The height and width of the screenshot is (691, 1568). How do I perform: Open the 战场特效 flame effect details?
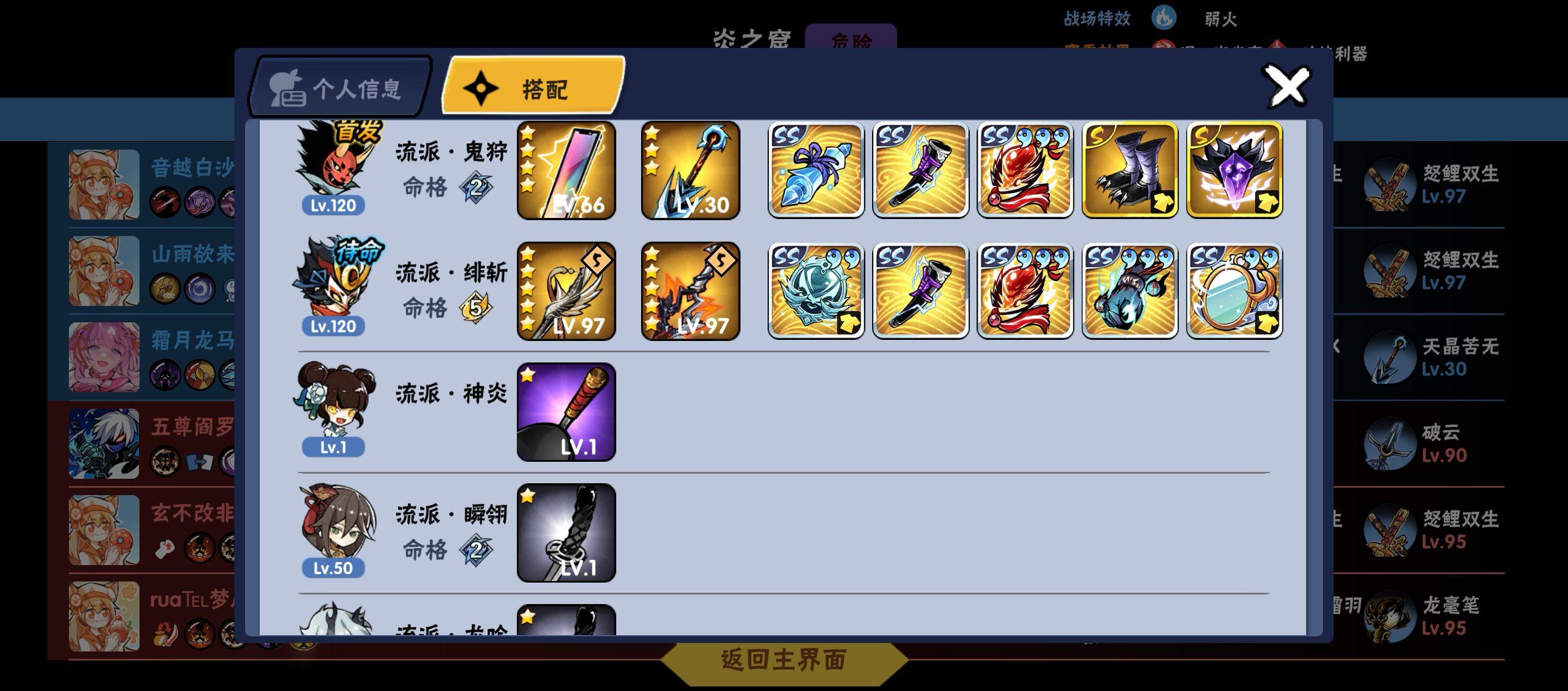coord(1165,18)
